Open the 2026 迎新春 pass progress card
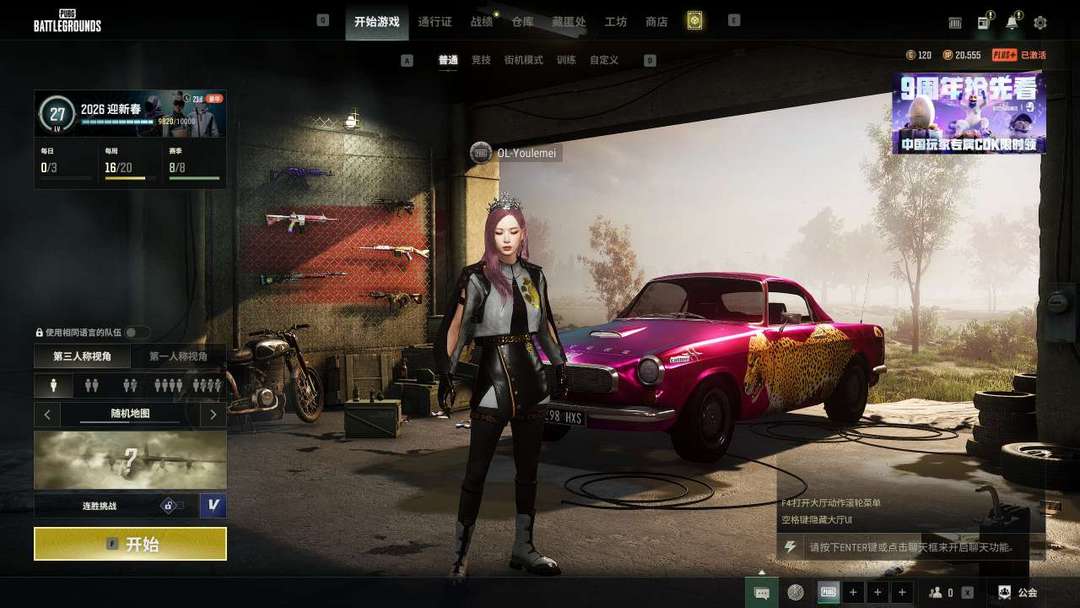1080x608 pixels. [130, 114]
